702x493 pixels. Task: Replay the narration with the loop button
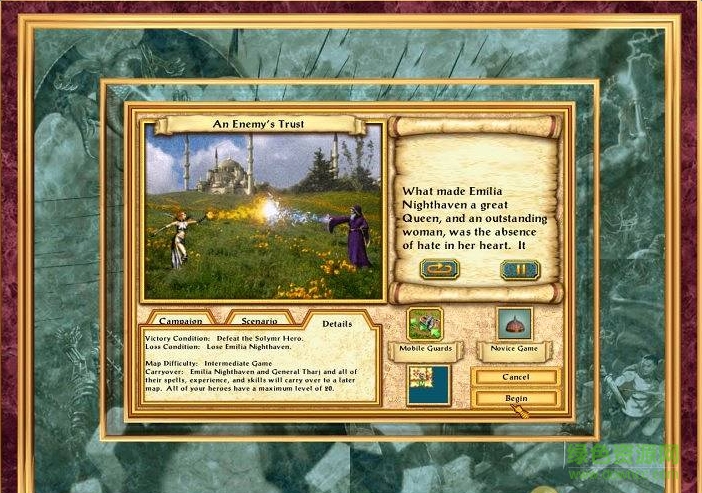click(440, 269)
